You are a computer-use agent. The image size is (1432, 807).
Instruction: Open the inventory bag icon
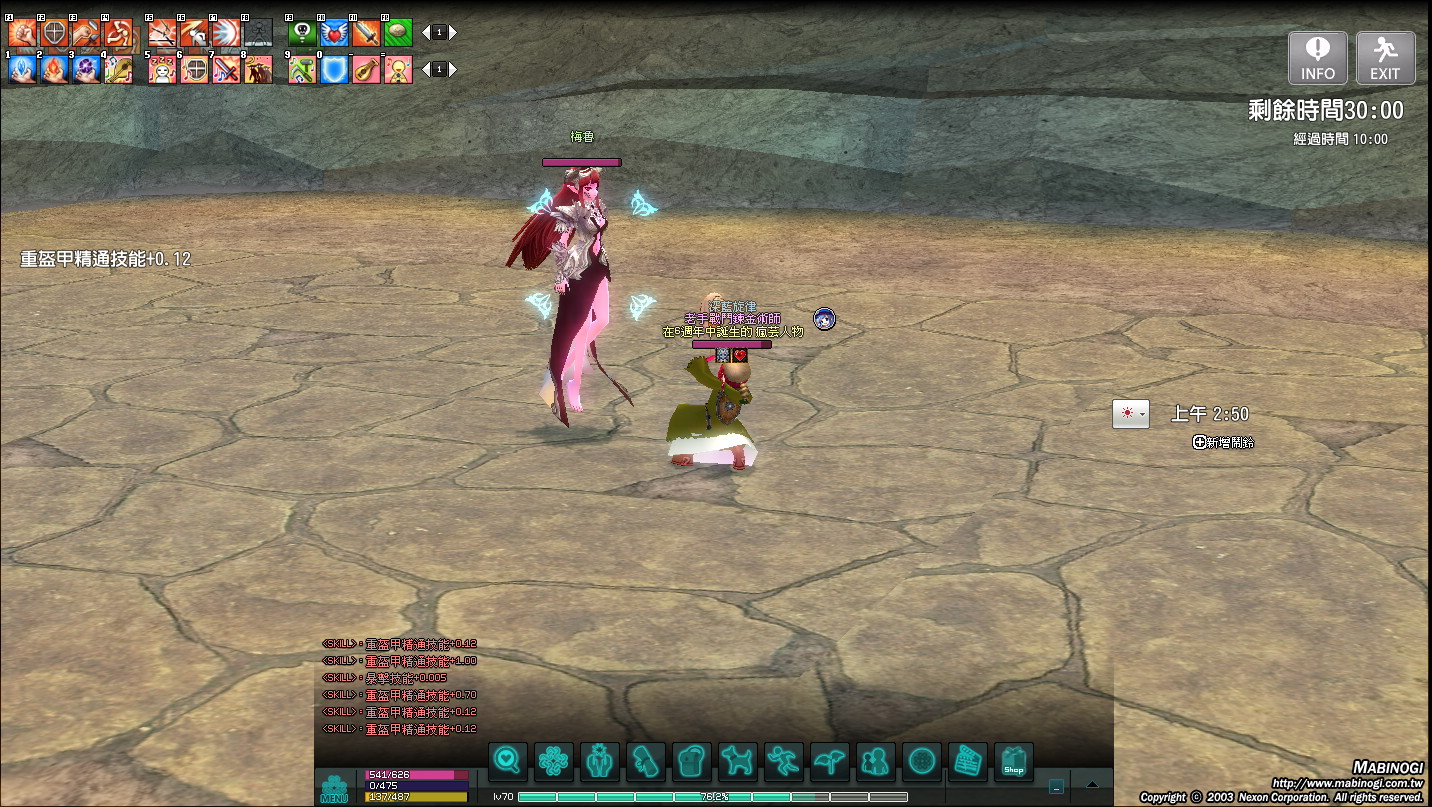[x=692, y=762]
